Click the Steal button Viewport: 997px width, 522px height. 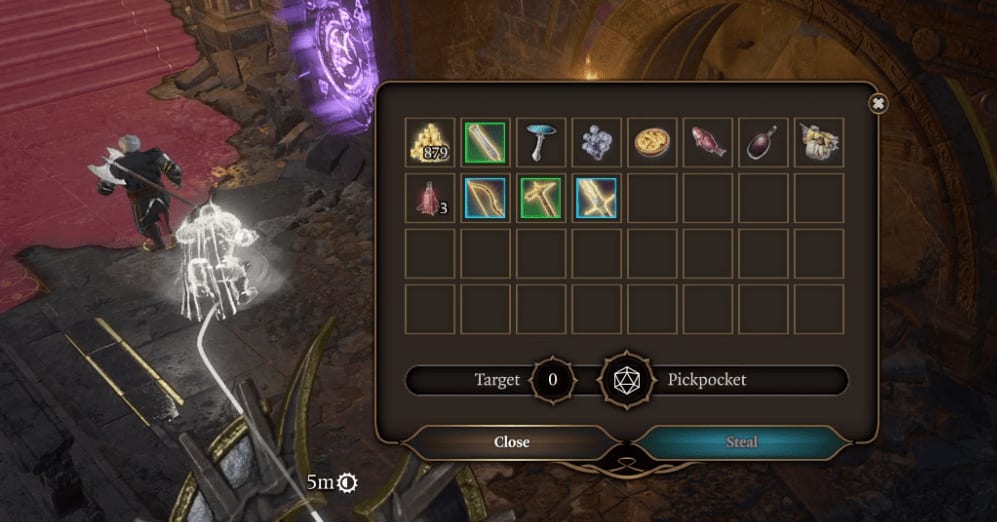click(x=742, y=442)
